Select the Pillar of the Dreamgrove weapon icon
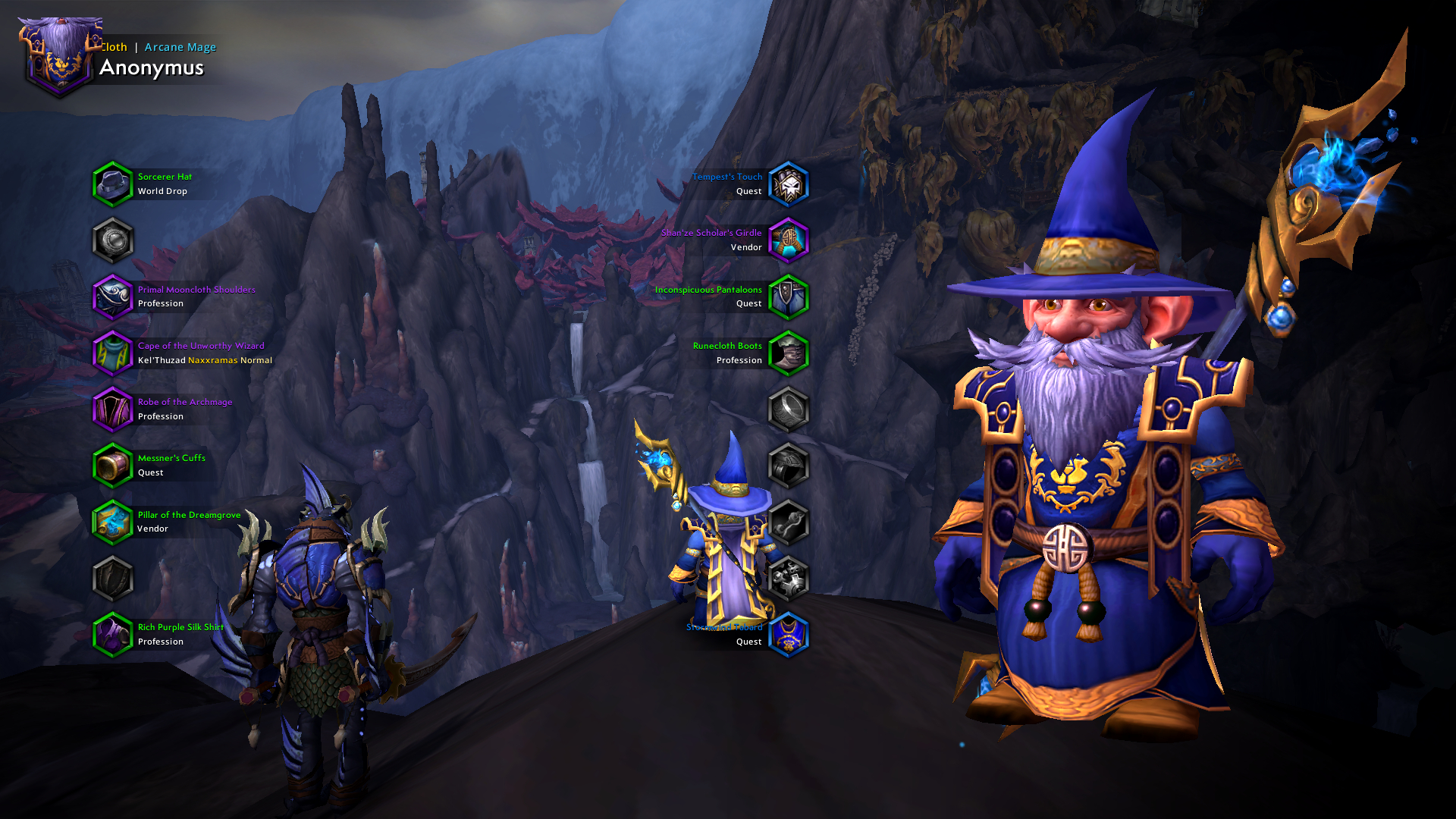Viewport: 1456px width, 819px height. [113, 522]
